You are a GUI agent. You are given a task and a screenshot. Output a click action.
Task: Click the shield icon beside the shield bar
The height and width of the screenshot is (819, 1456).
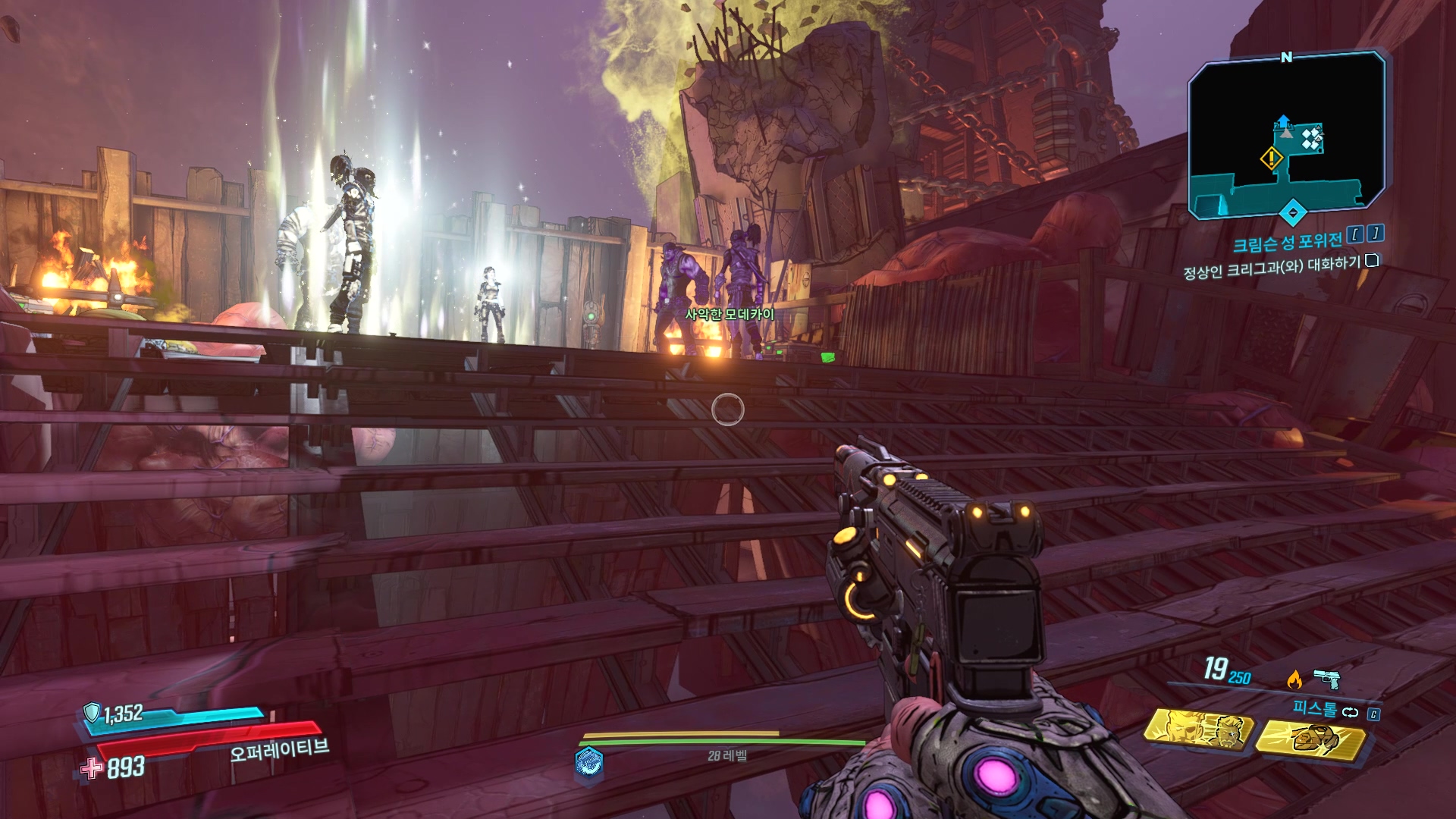[92, 712]
